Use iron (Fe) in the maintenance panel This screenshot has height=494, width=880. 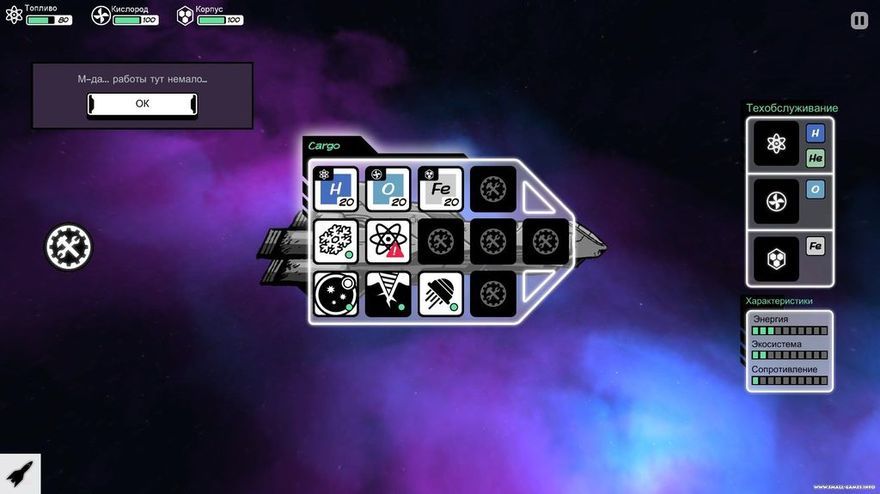click(x=815, y=246)
